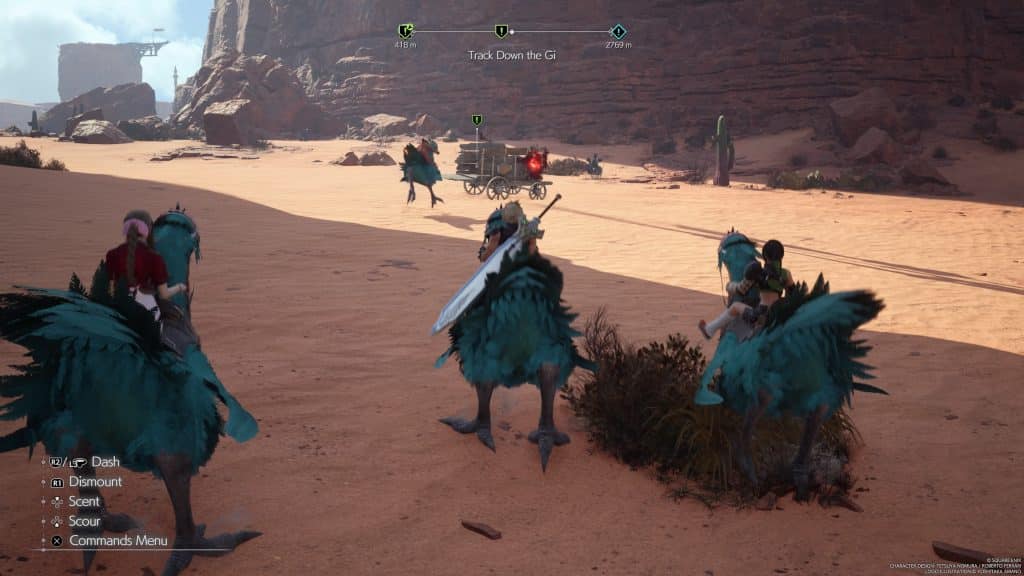Select the Dismount command
Viewport: 1024px width, 576px height.
[x=95, y=481]
